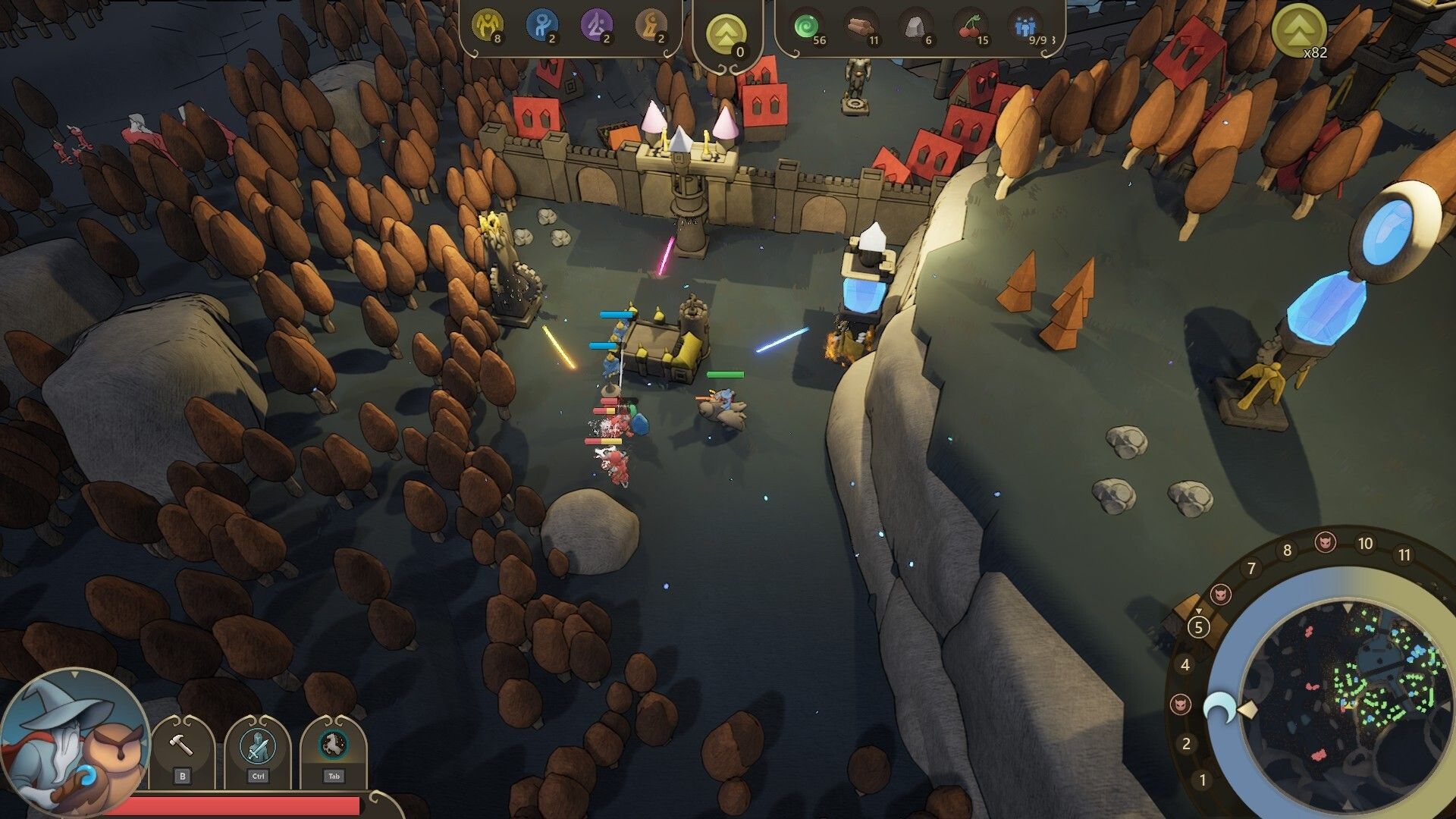
Task: Click day 10 on the day dial
Action: pos(1365,544)
